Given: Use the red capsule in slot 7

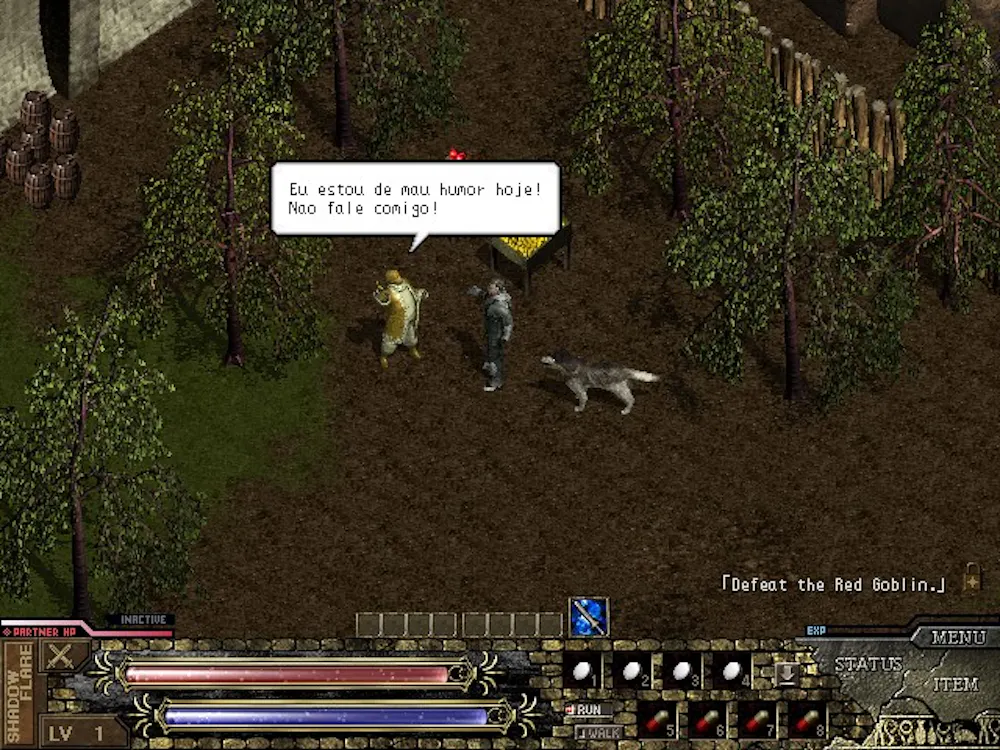Looking at the screenshot, I should pos(757,720).
